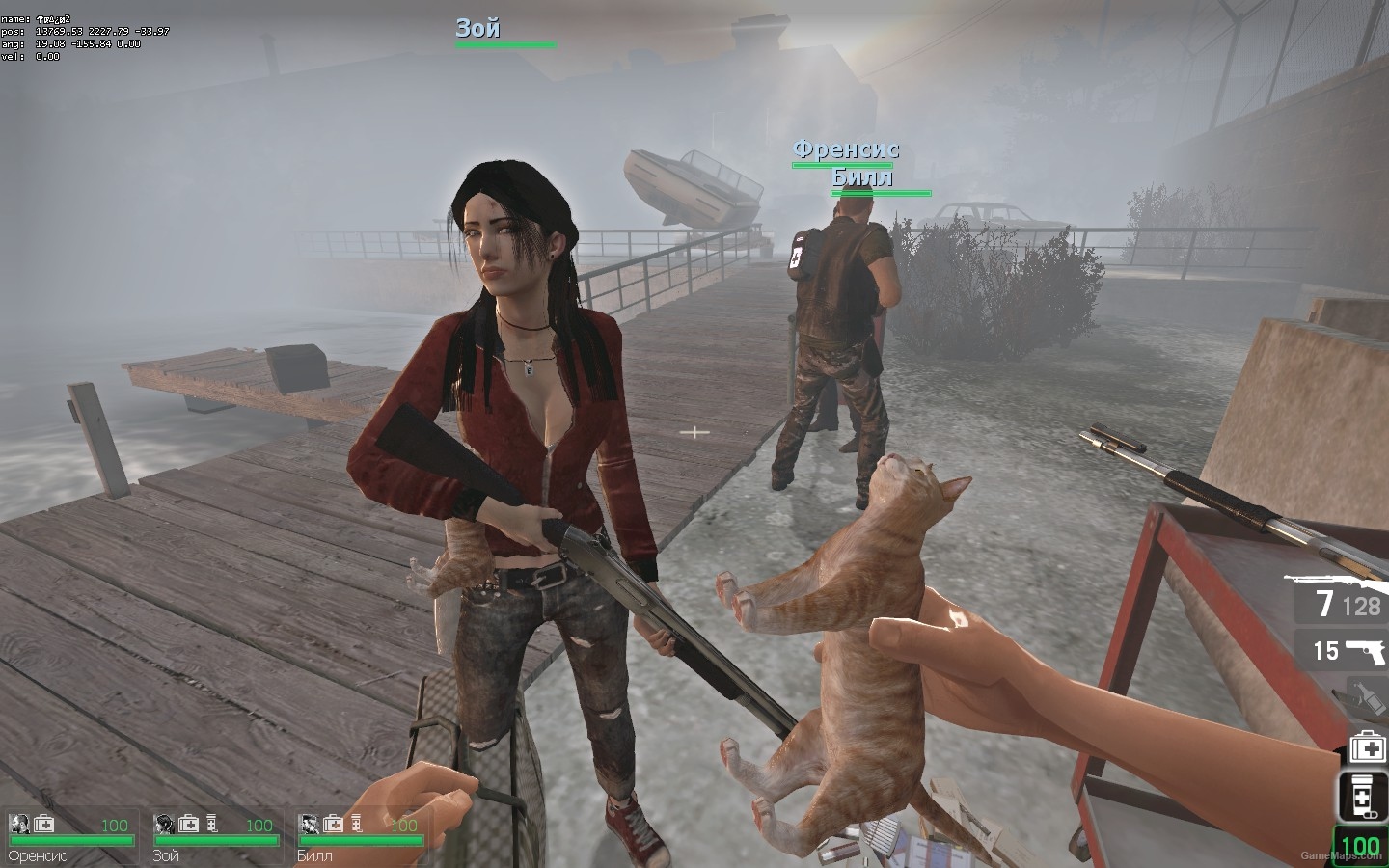Toggle the pills indicator on Билл's panel
The height and width of the screenshot is (868, 1389).
click(356, 825)
